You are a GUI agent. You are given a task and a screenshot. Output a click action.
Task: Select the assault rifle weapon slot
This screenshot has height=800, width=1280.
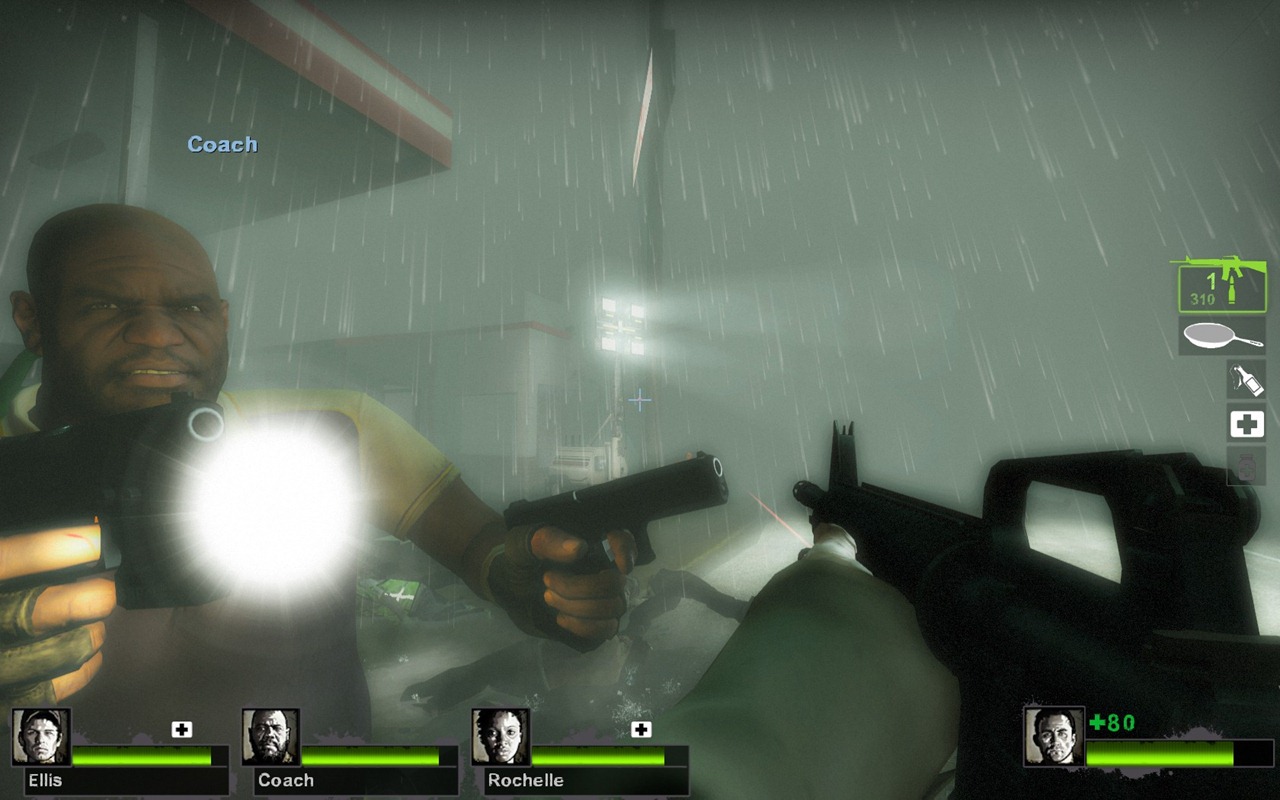pyautogui.click(x=1221, y=284)
